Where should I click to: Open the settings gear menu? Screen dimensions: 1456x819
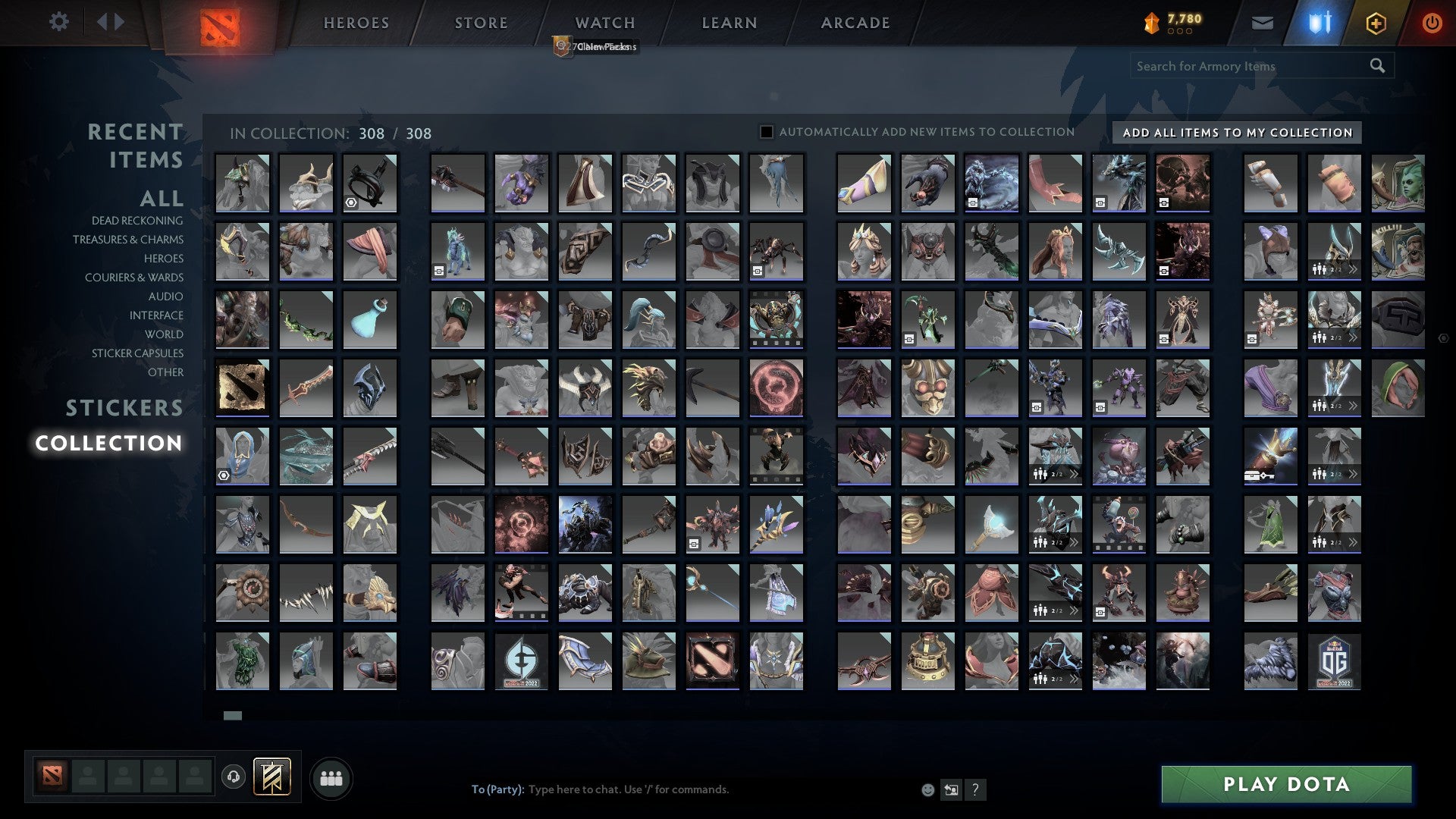[58, 22]
